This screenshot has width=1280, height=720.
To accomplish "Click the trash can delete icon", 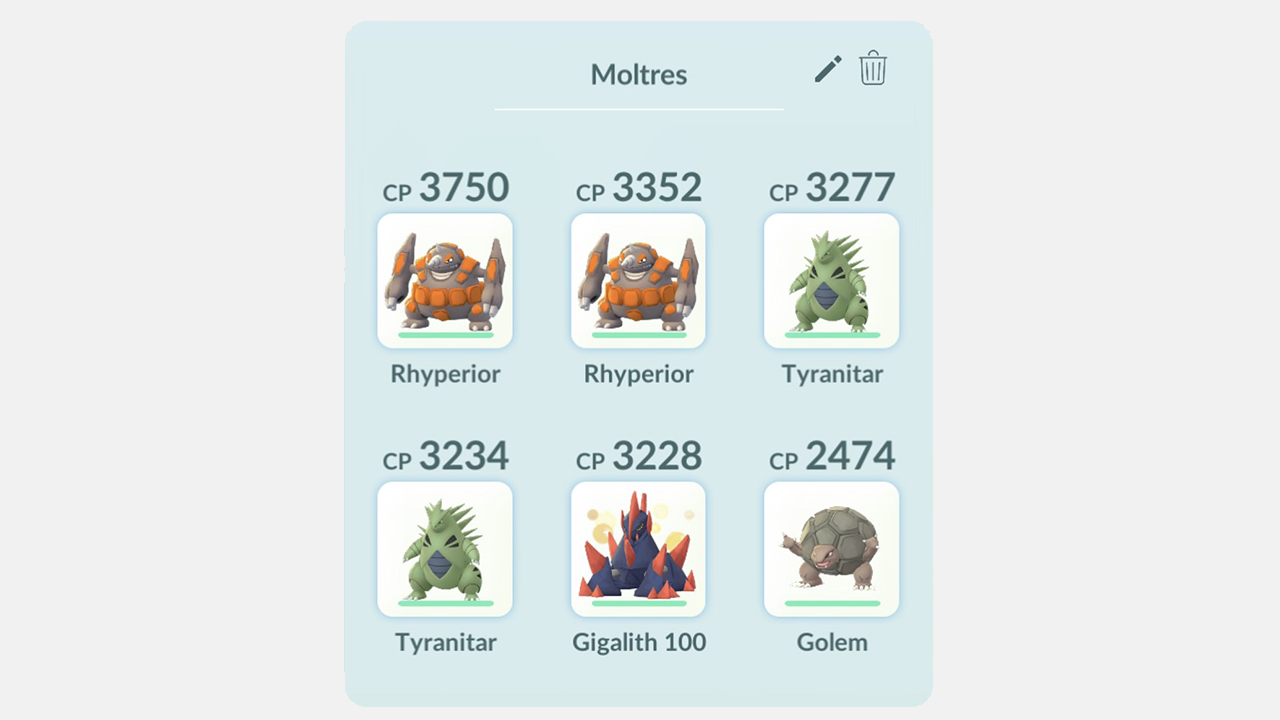I will pyautogui.click(x=872, y=68).
